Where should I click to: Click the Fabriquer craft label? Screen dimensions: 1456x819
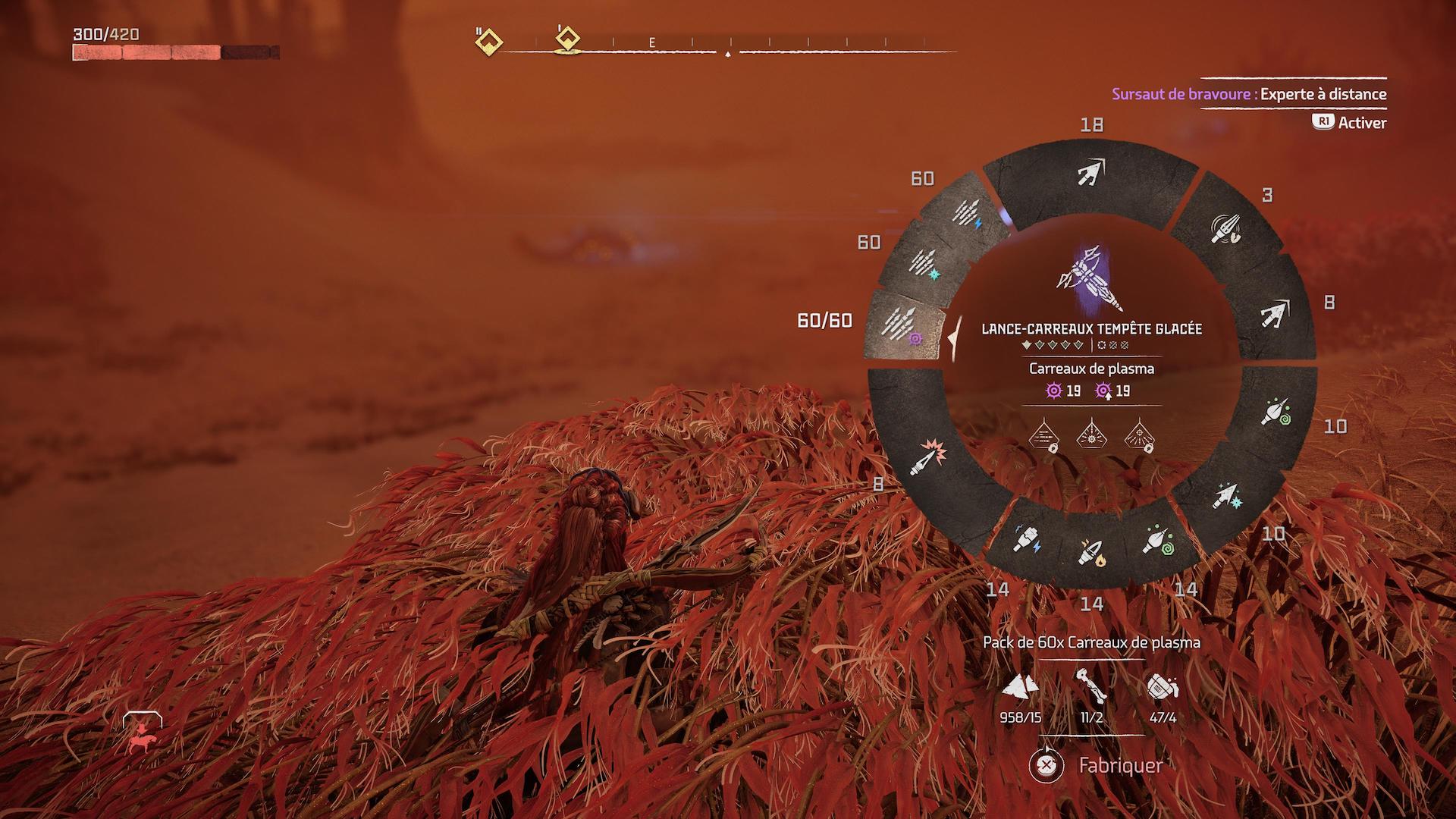pos(1120,766)
